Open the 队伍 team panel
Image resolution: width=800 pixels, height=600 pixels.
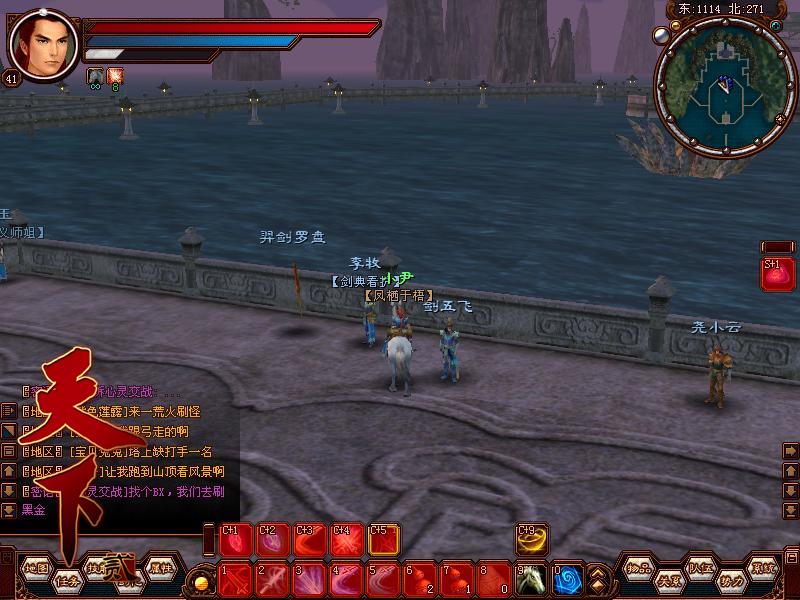tap(700, 568)
